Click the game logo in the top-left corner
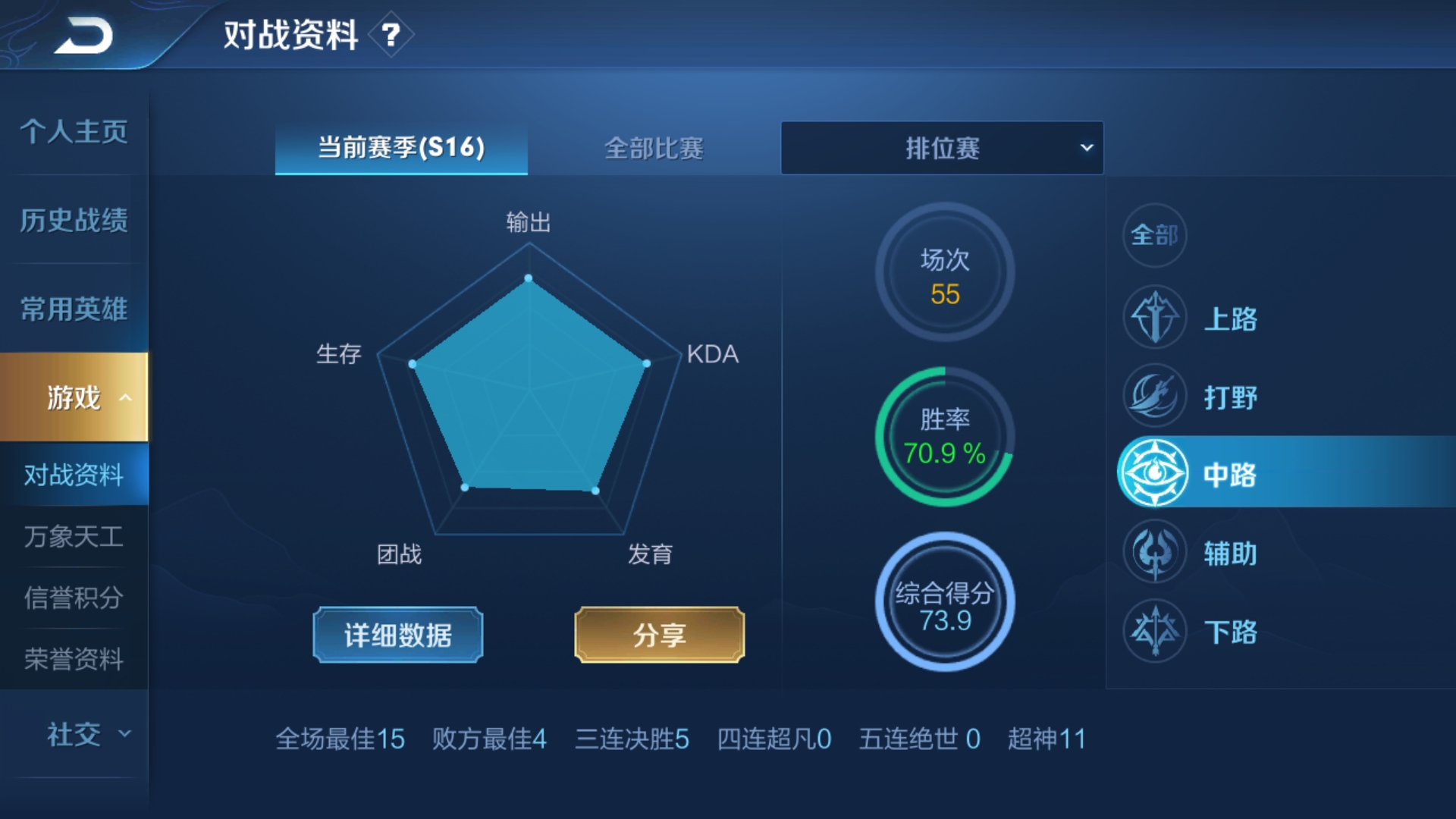The width and height of the screenshot is (1456, 819). tap(83, 34)
